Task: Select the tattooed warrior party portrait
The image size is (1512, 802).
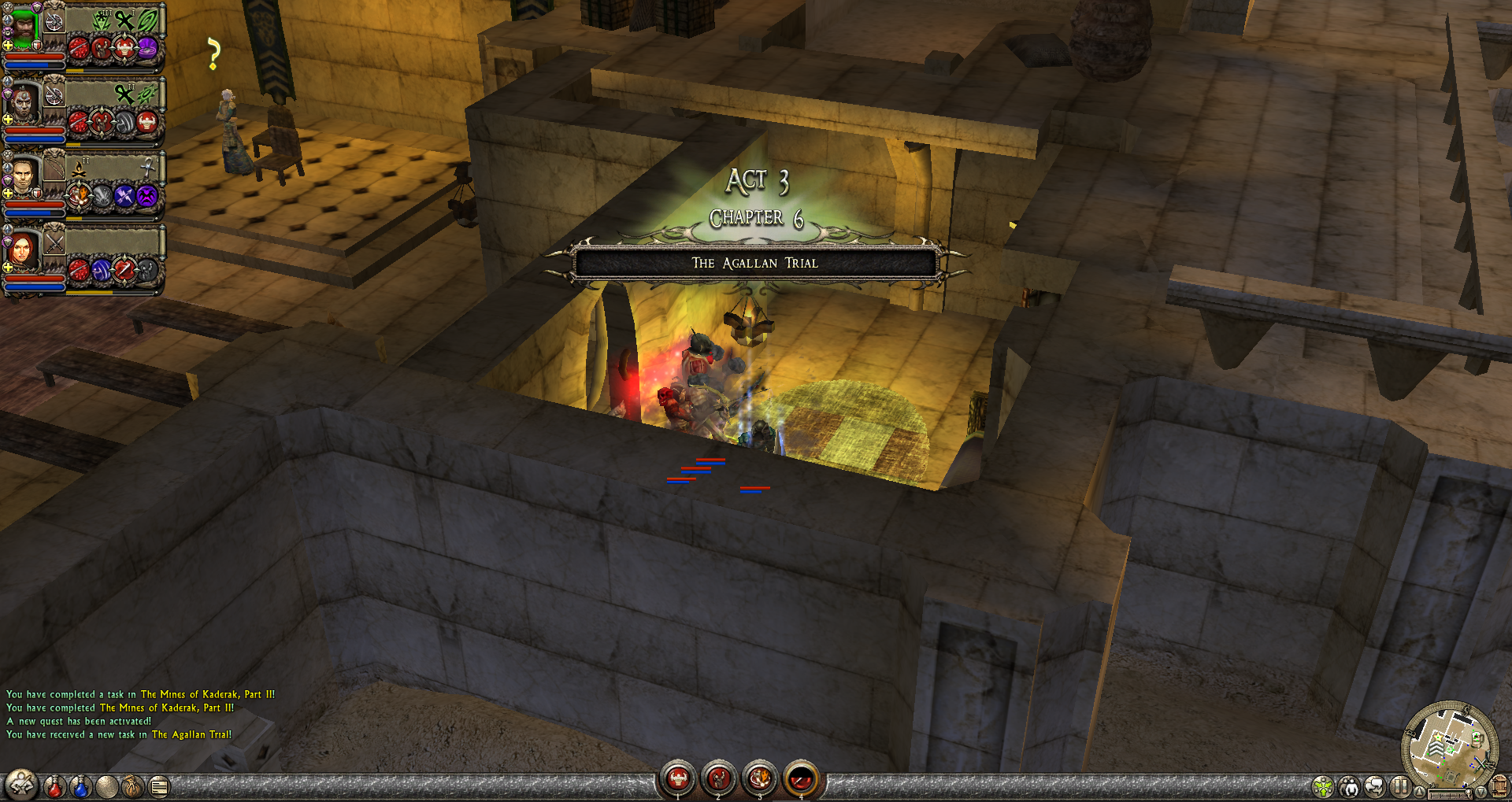Action: point(24,104)
